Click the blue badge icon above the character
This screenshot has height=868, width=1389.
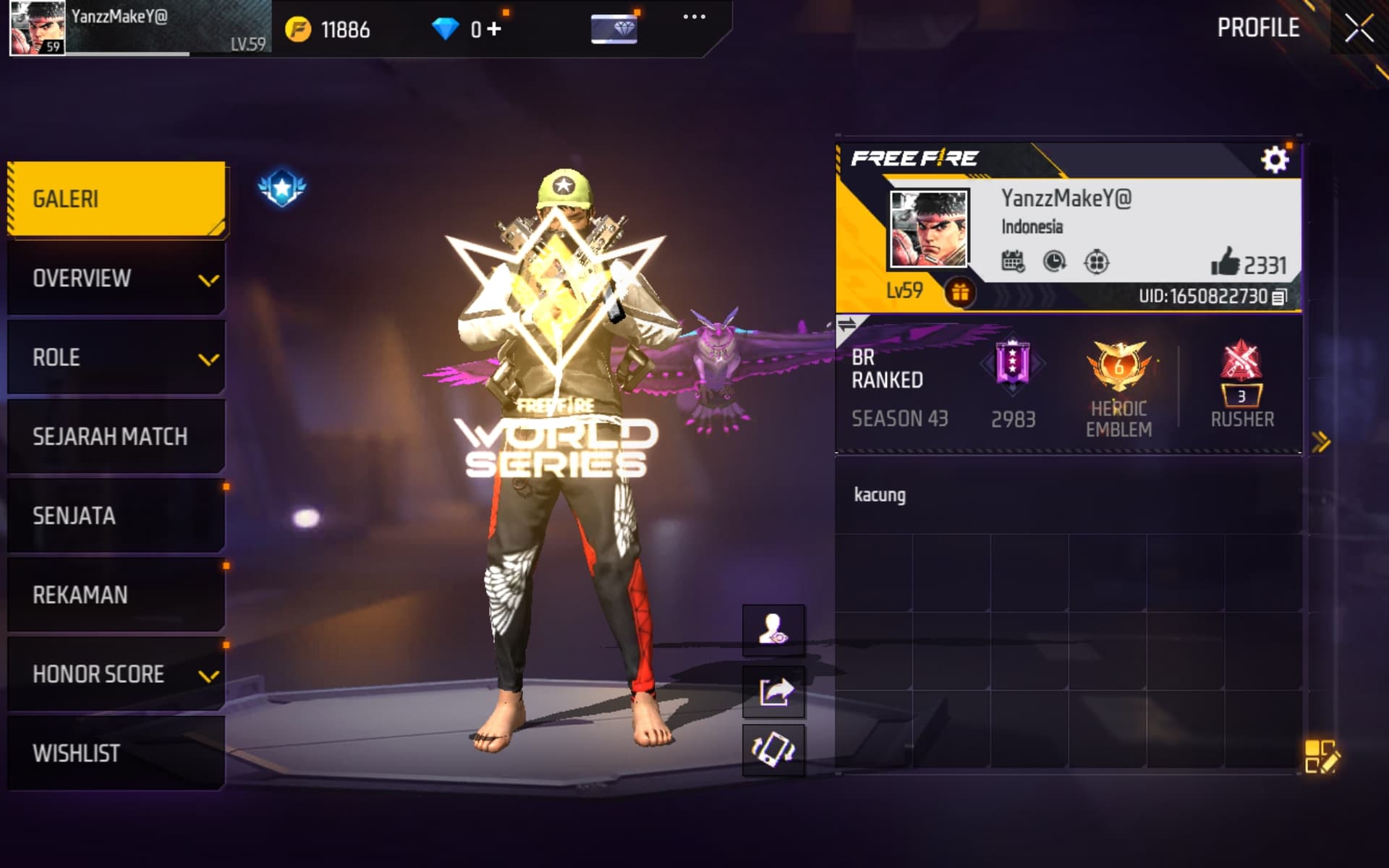pos(281,187)
